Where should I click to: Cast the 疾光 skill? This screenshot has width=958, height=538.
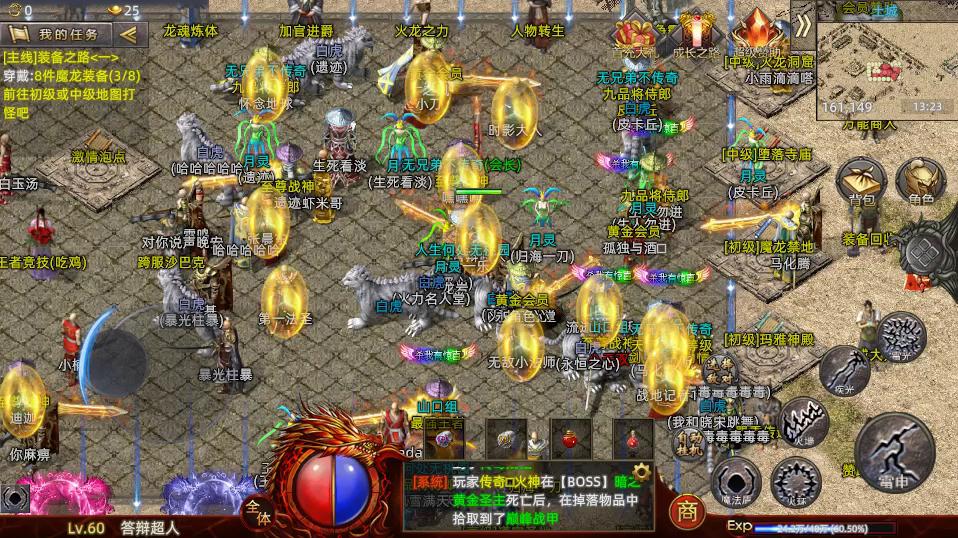pyautogui.click(x=843, y=370)
